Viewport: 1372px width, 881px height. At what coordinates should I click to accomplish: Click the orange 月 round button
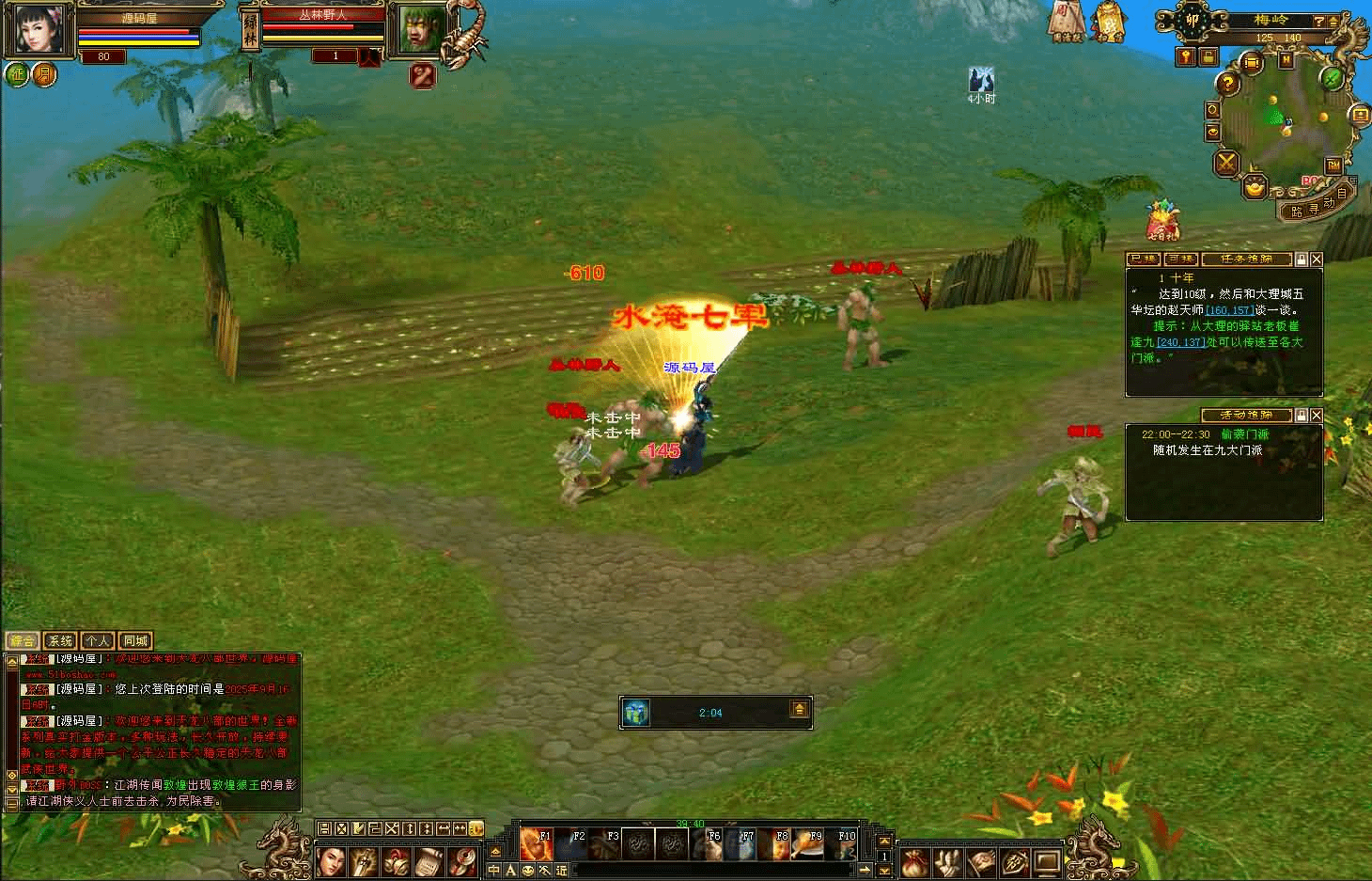pos(44,74)
